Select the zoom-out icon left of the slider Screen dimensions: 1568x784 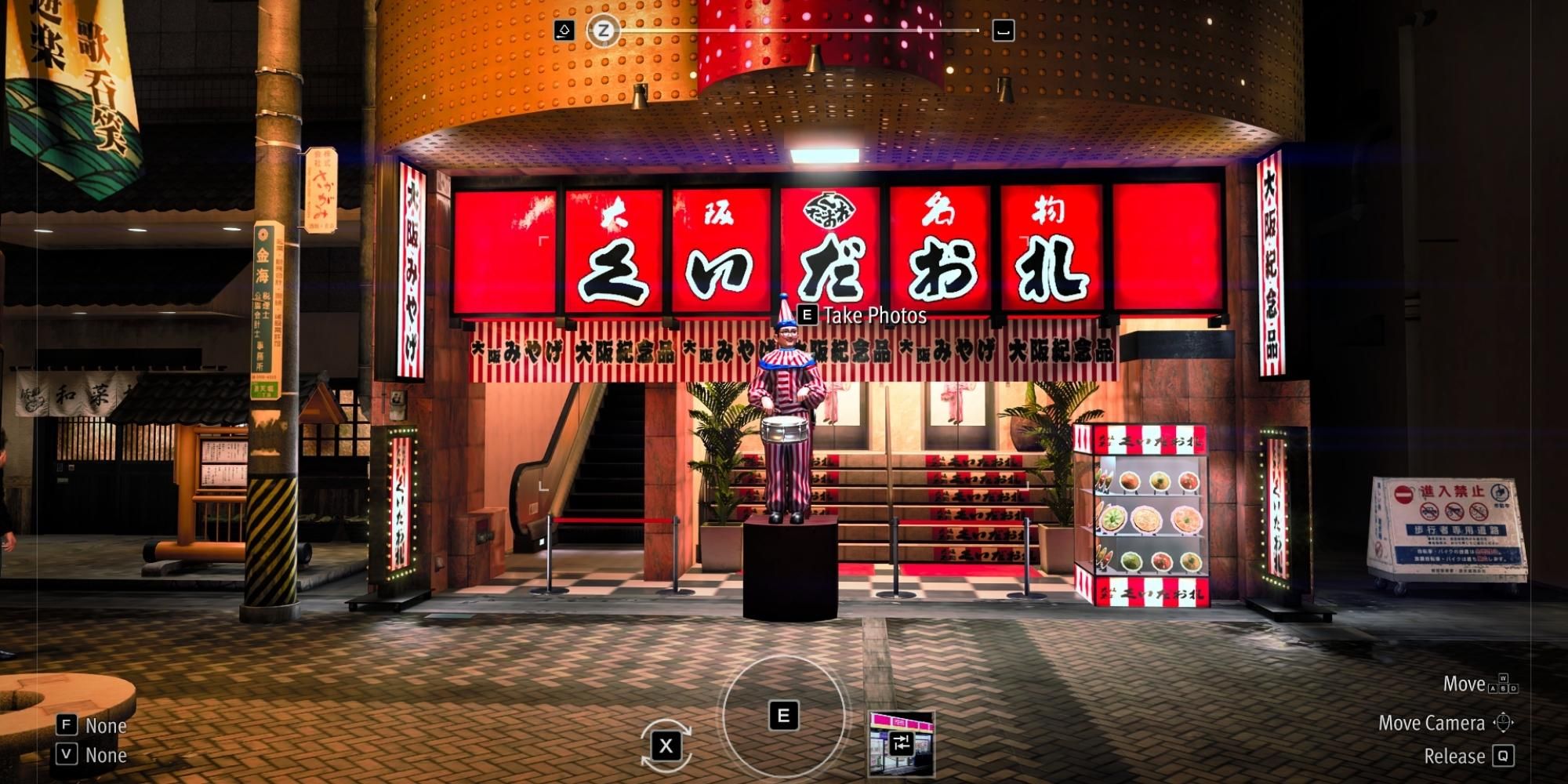(563, 28)
